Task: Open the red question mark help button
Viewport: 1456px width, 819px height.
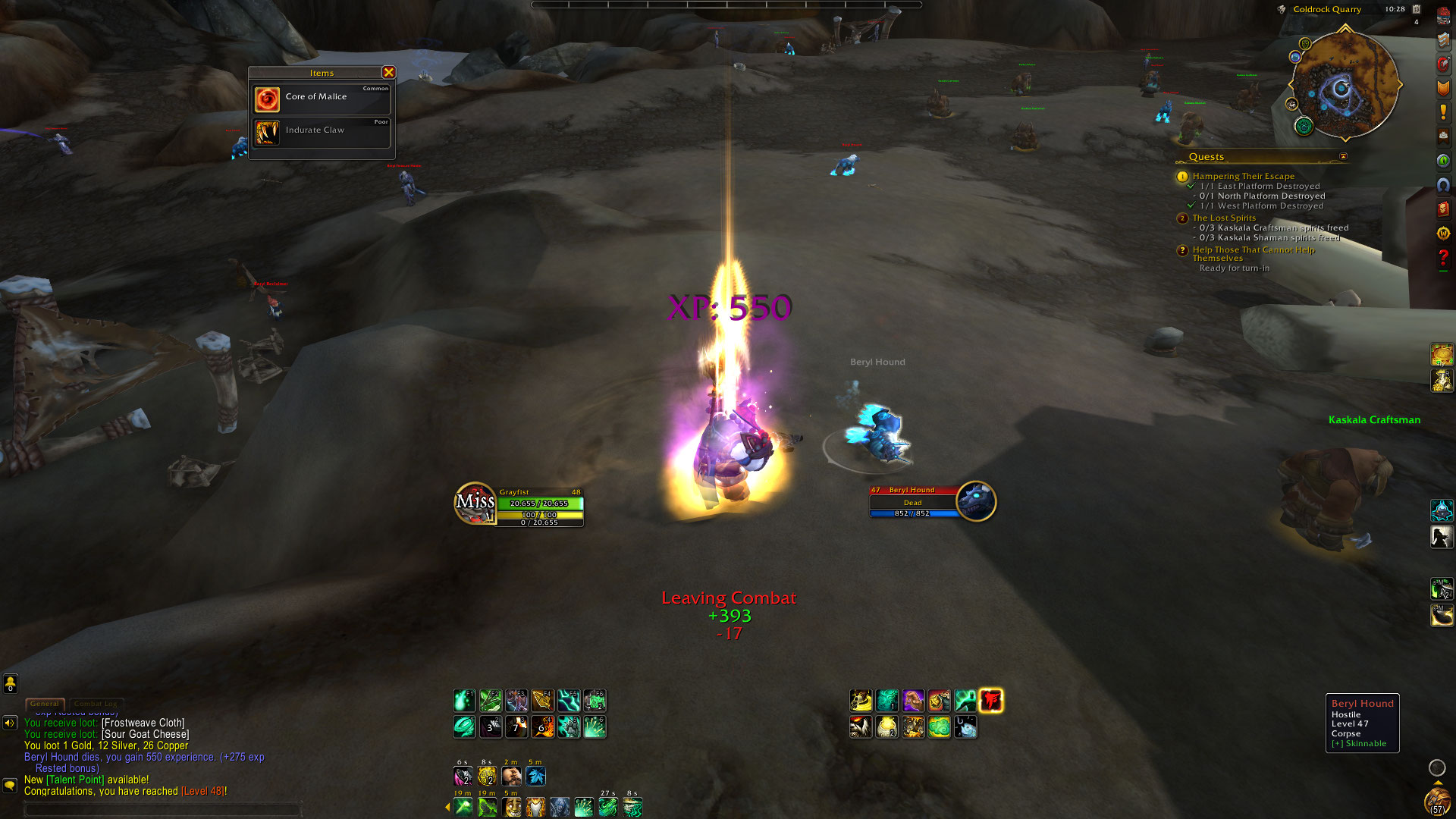Action: pyautogui.click(x=1443, y=259)
